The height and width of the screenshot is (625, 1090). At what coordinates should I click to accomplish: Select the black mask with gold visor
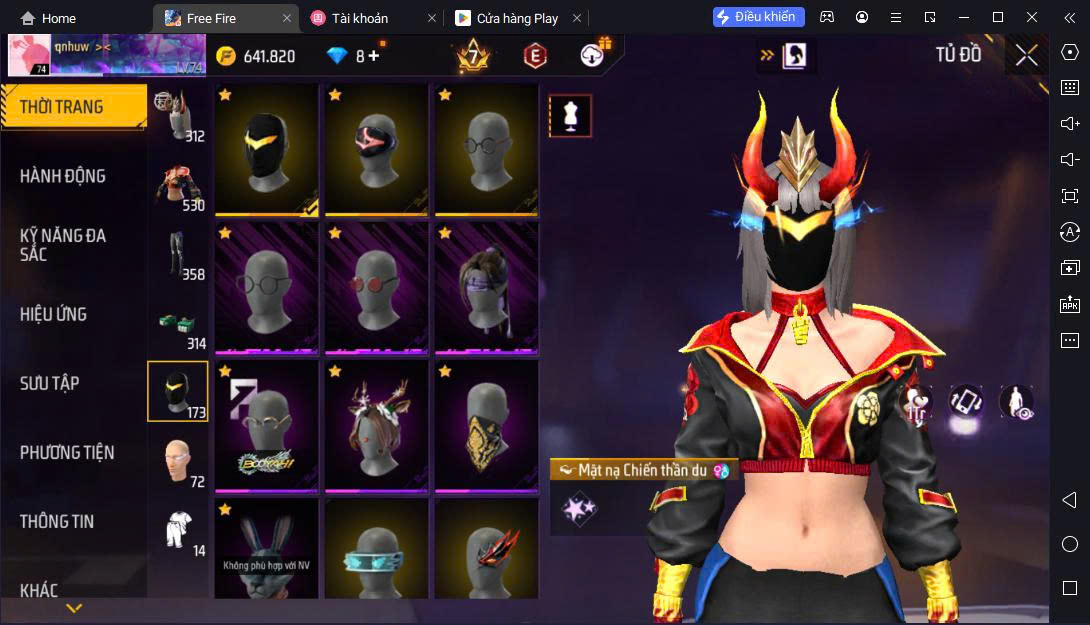pos(266,149)
